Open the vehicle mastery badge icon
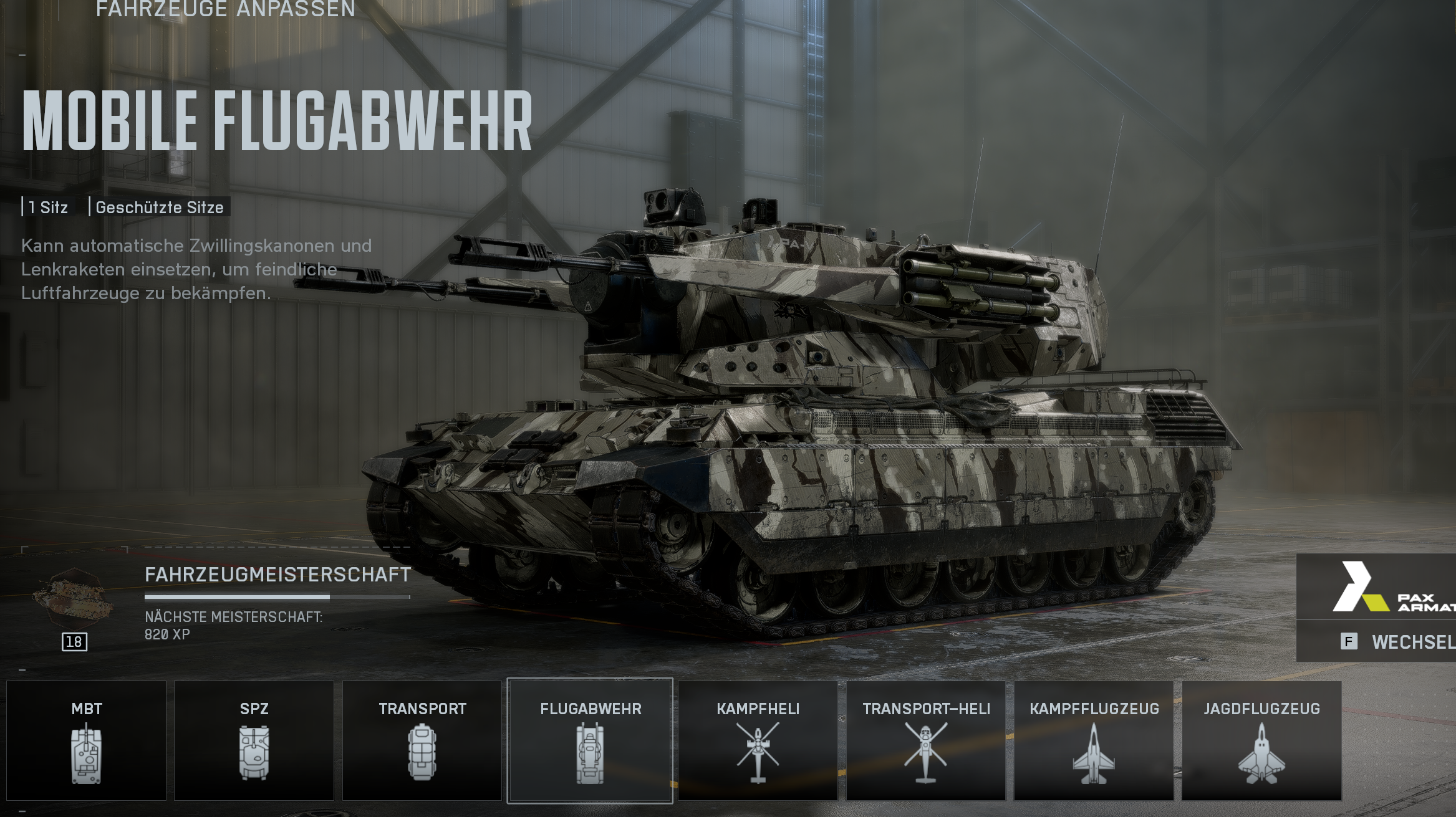 74,602
